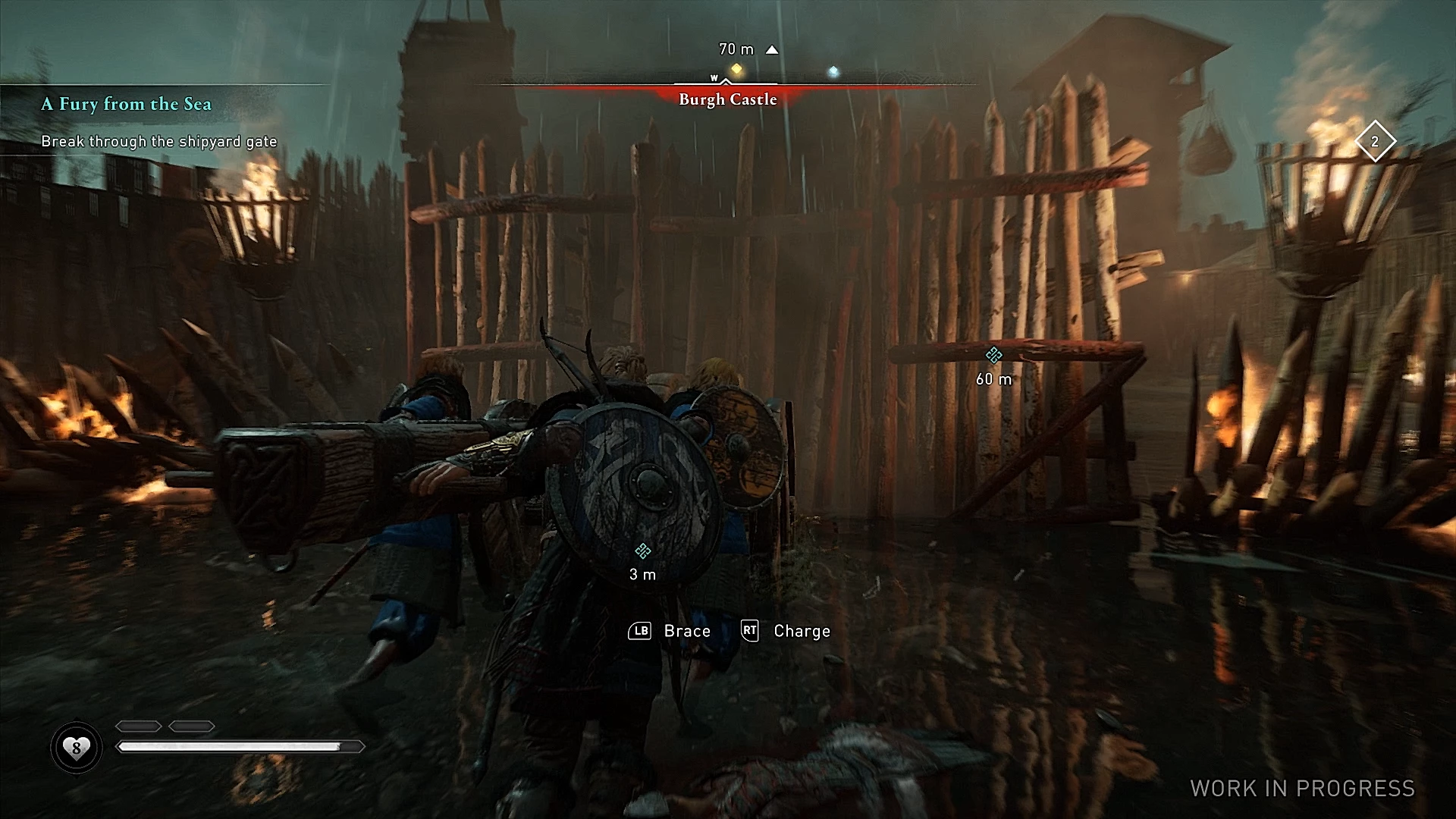Select the A Fury from the Sea quest tracker
Screen dimensions: 1456x819
click(x=126, y=104)
